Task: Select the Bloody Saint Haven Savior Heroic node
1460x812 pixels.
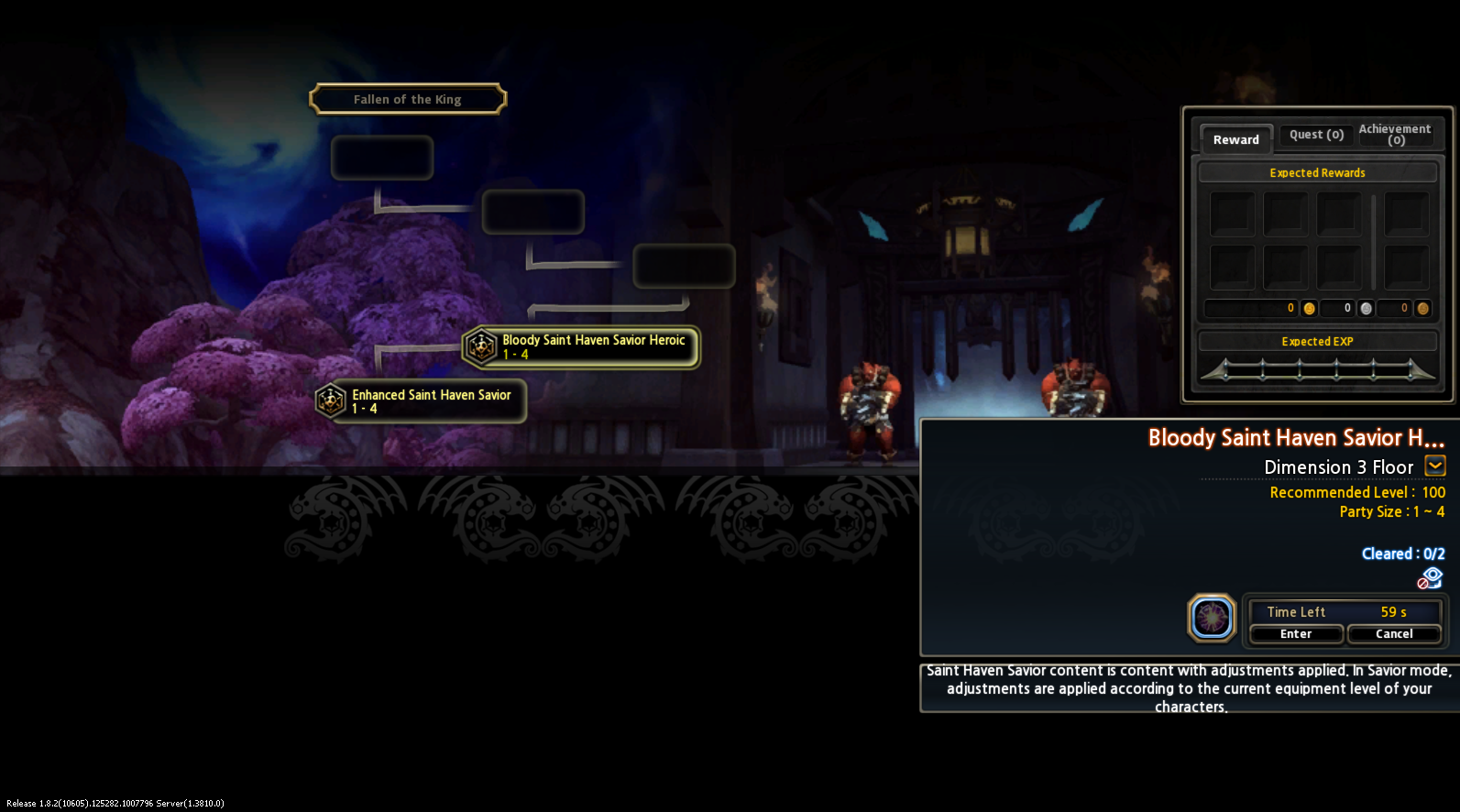Action: tap(582, 347)
